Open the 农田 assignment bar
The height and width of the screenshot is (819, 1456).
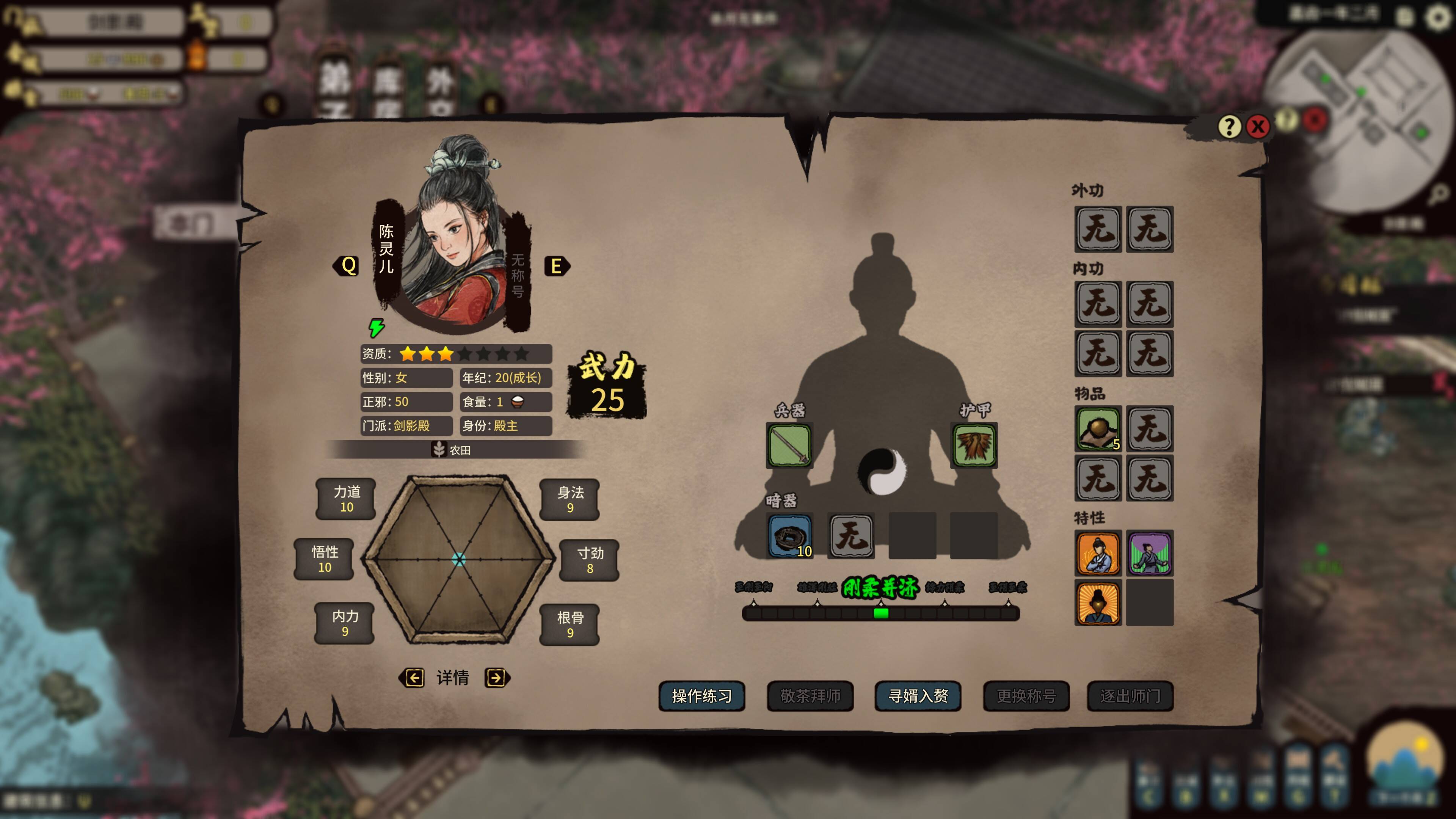click(452, 450)
